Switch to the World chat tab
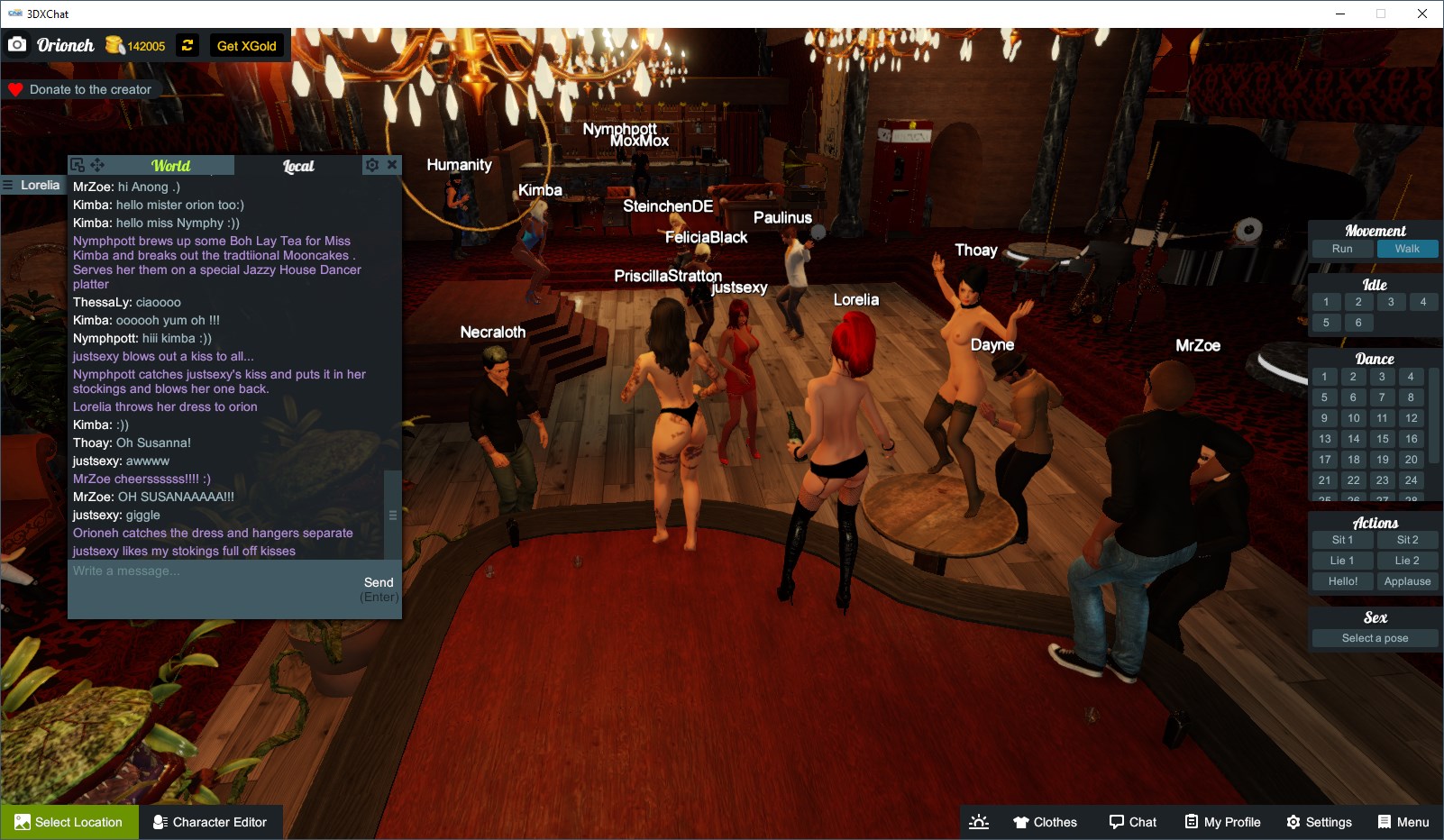The image size is (1444, 840). tap(171, 166)
